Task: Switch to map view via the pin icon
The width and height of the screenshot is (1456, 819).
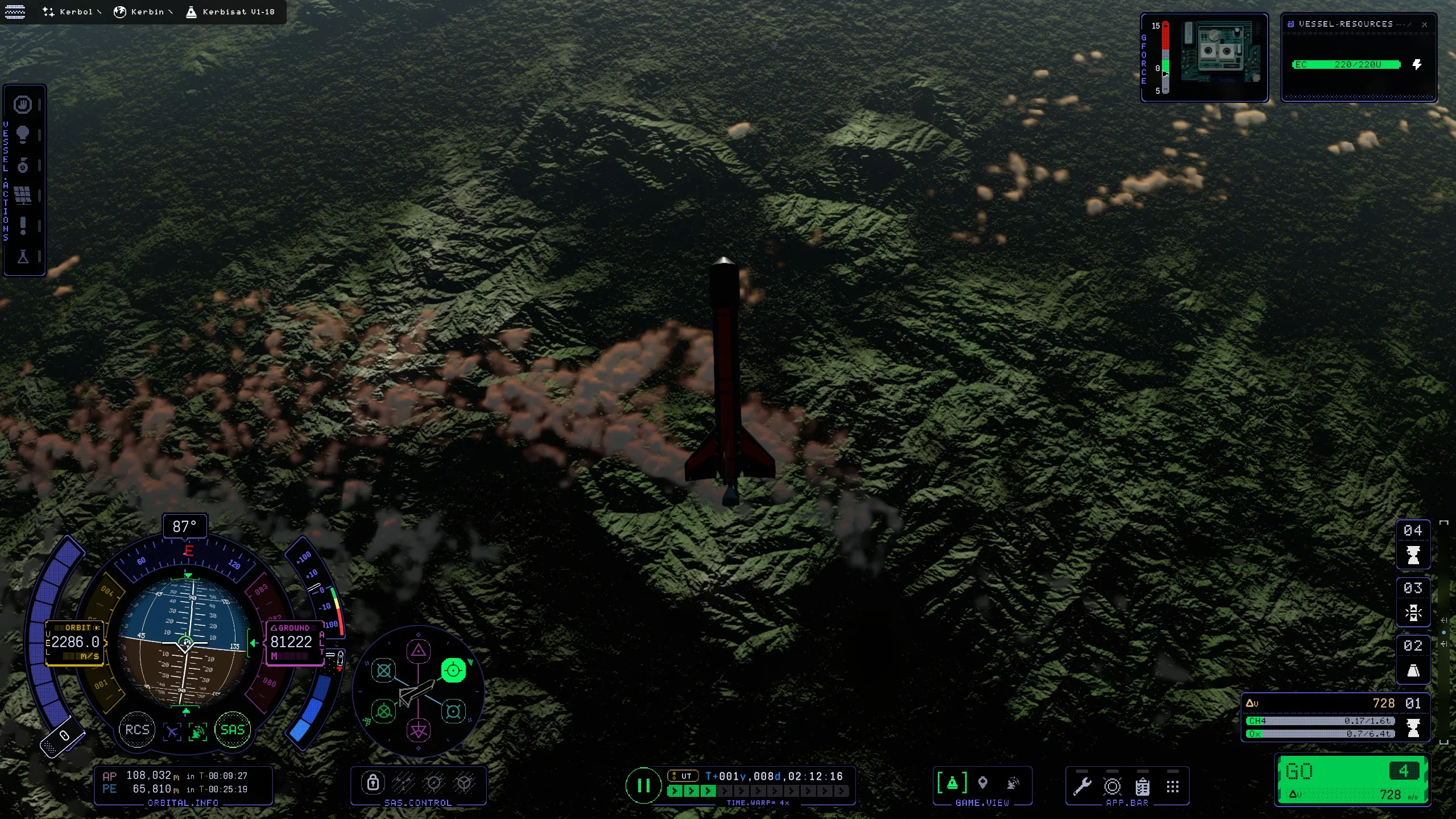Action: [982, 783]
